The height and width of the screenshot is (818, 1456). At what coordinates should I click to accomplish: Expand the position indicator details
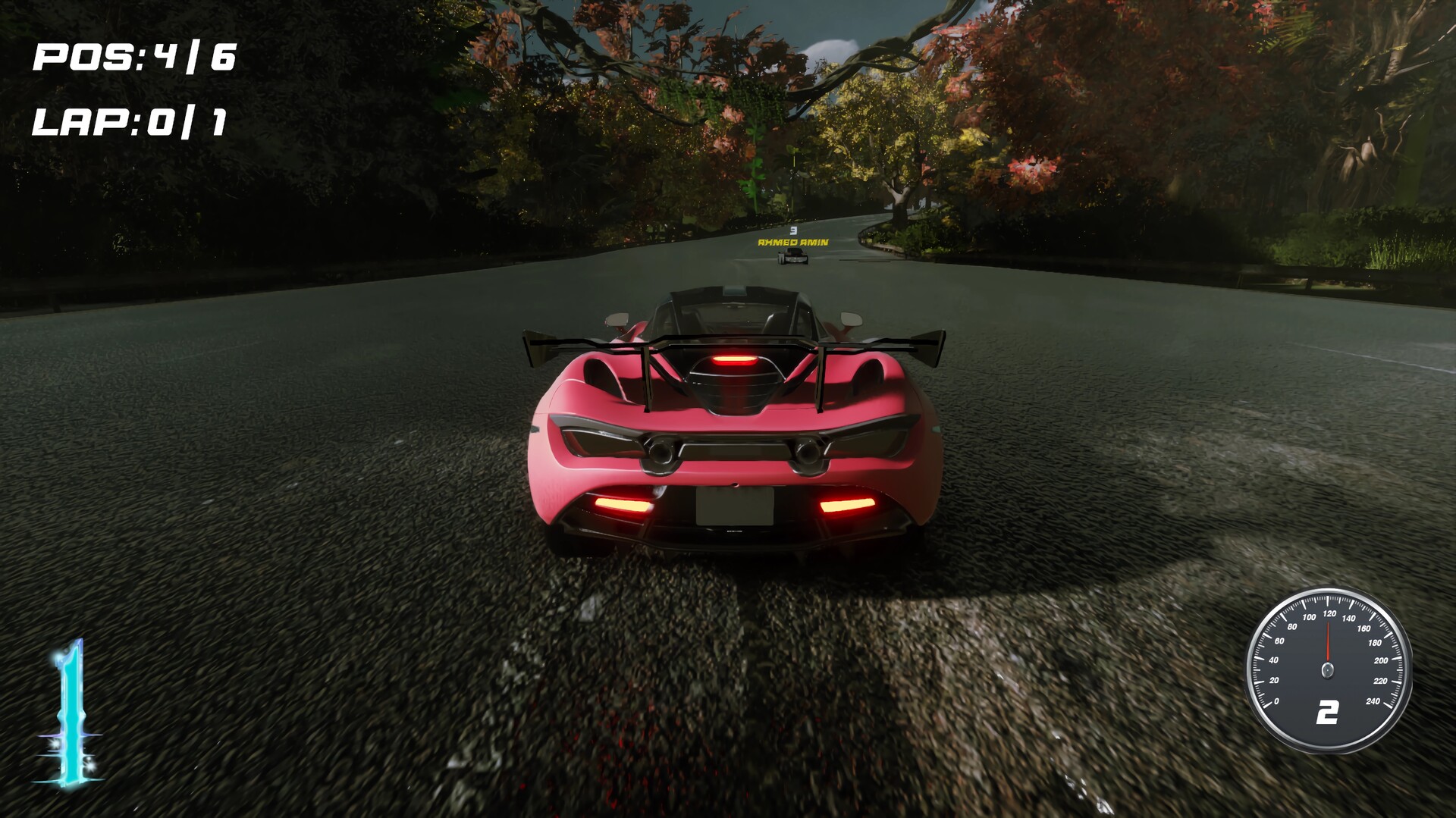[x=133, y=57]
